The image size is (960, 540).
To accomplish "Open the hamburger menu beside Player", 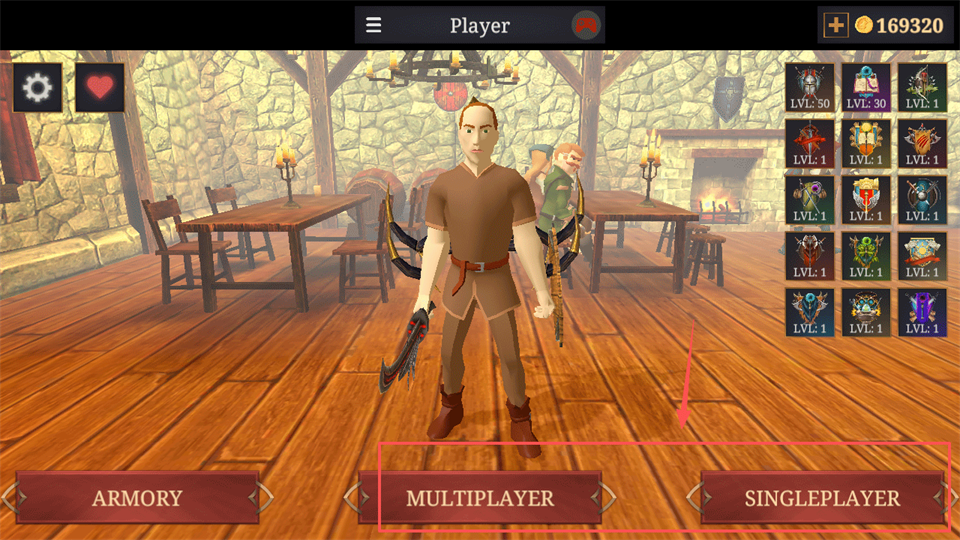I will pos(374,25).
